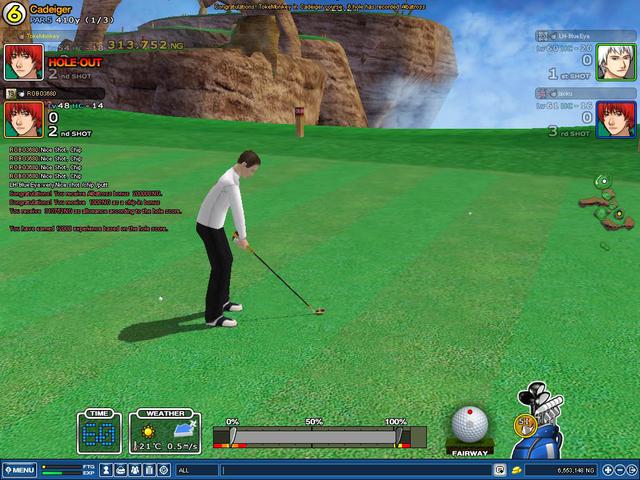Select the red-haired portrait below LH-BlueEye
The height and width of the screenshot is (480, 640).
[616, 119]
